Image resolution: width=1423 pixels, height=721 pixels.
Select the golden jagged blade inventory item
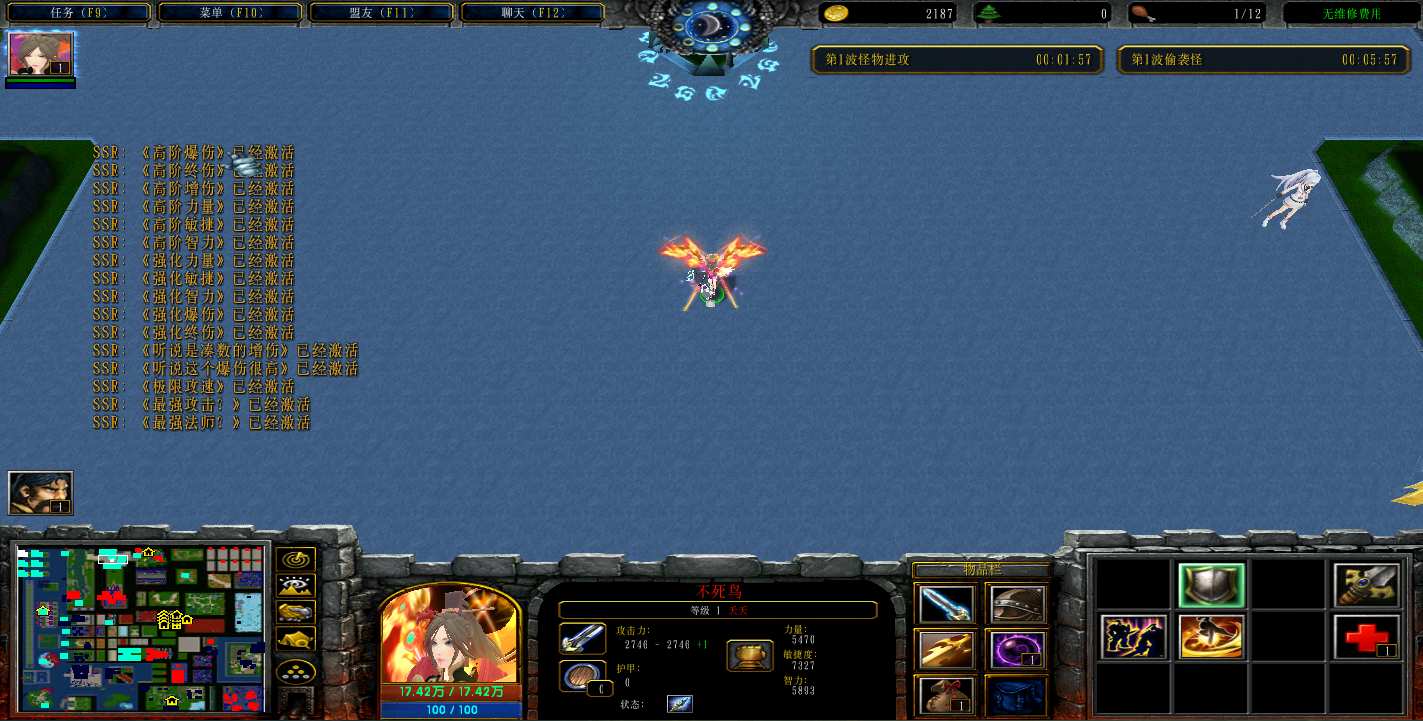(946, 650)
